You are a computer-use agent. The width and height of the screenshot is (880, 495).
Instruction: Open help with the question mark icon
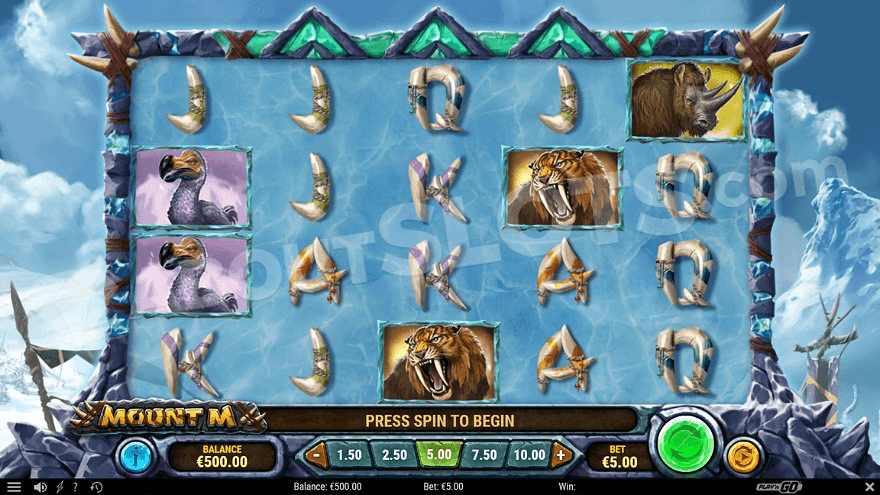coord(75,487)
